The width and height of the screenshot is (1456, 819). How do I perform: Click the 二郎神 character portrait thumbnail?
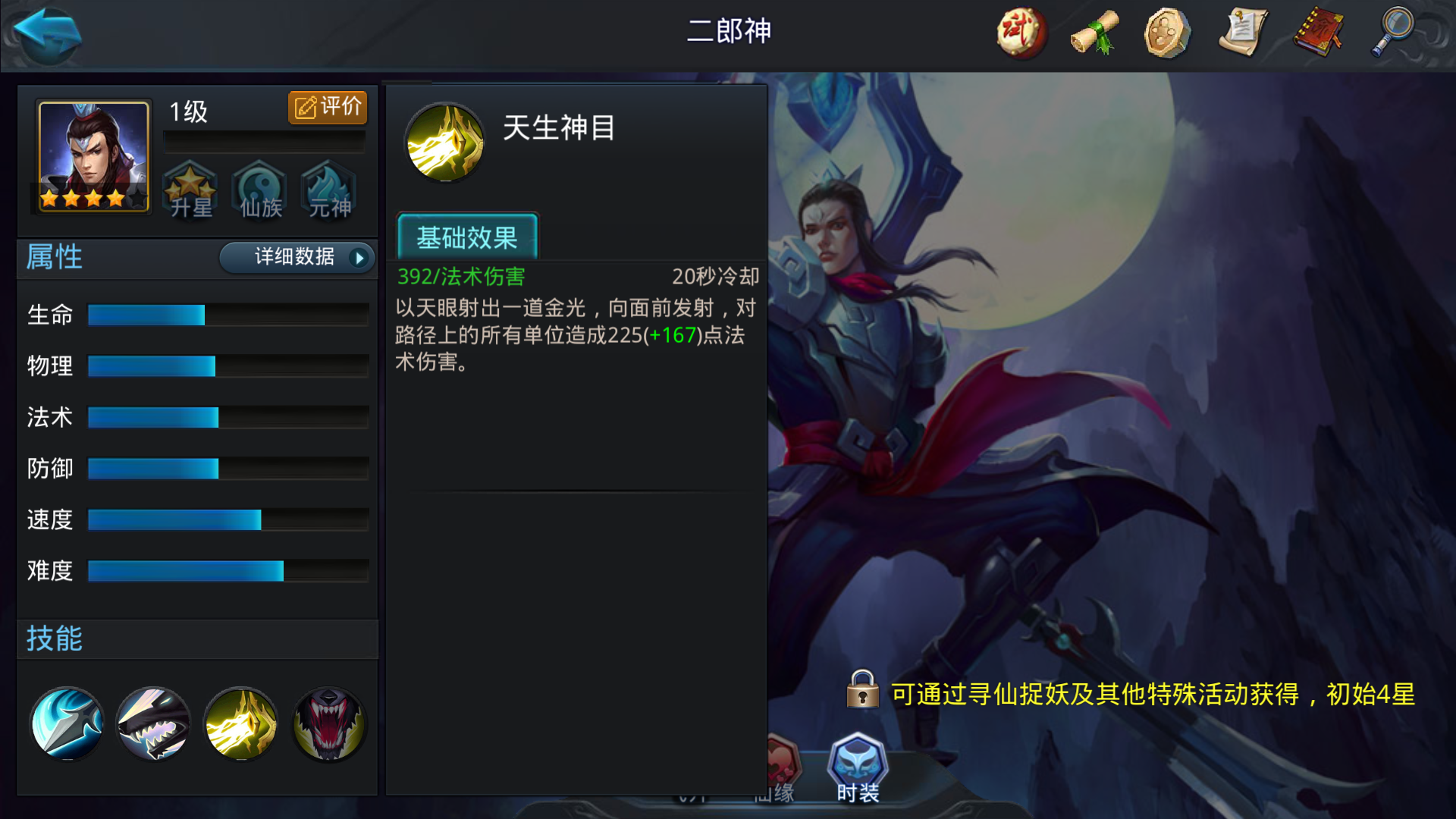90,157
